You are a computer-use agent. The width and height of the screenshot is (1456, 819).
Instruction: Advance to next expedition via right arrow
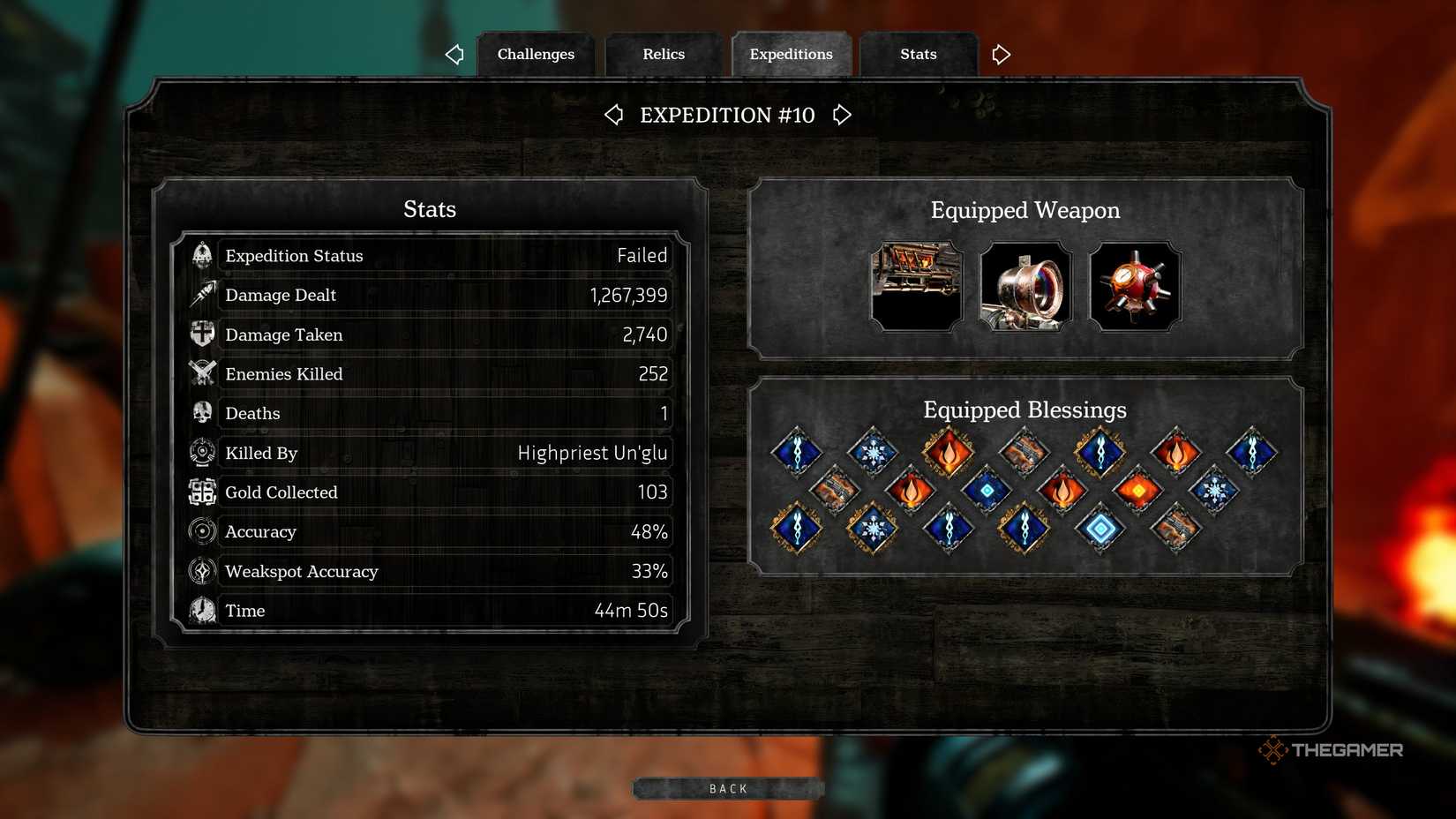(841, 115)
